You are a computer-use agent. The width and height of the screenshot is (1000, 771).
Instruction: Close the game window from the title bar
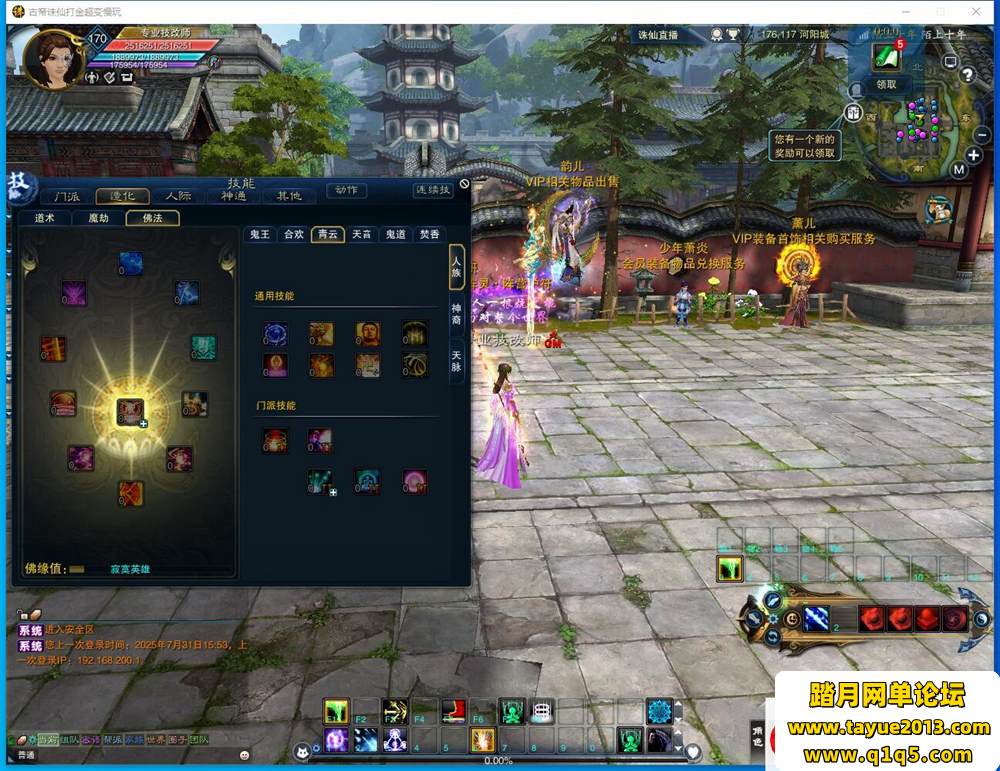(x=976, y=11)
